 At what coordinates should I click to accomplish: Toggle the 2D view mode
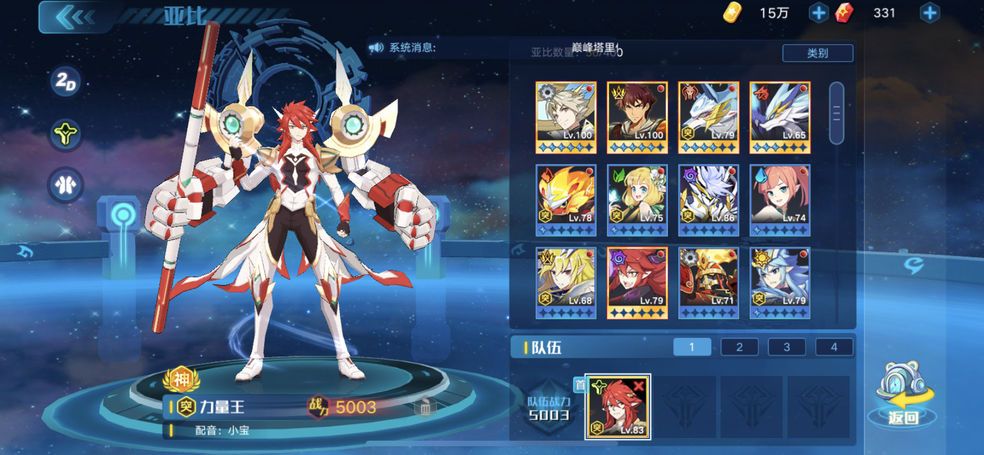pyautogui.click(x=66, y=83)
